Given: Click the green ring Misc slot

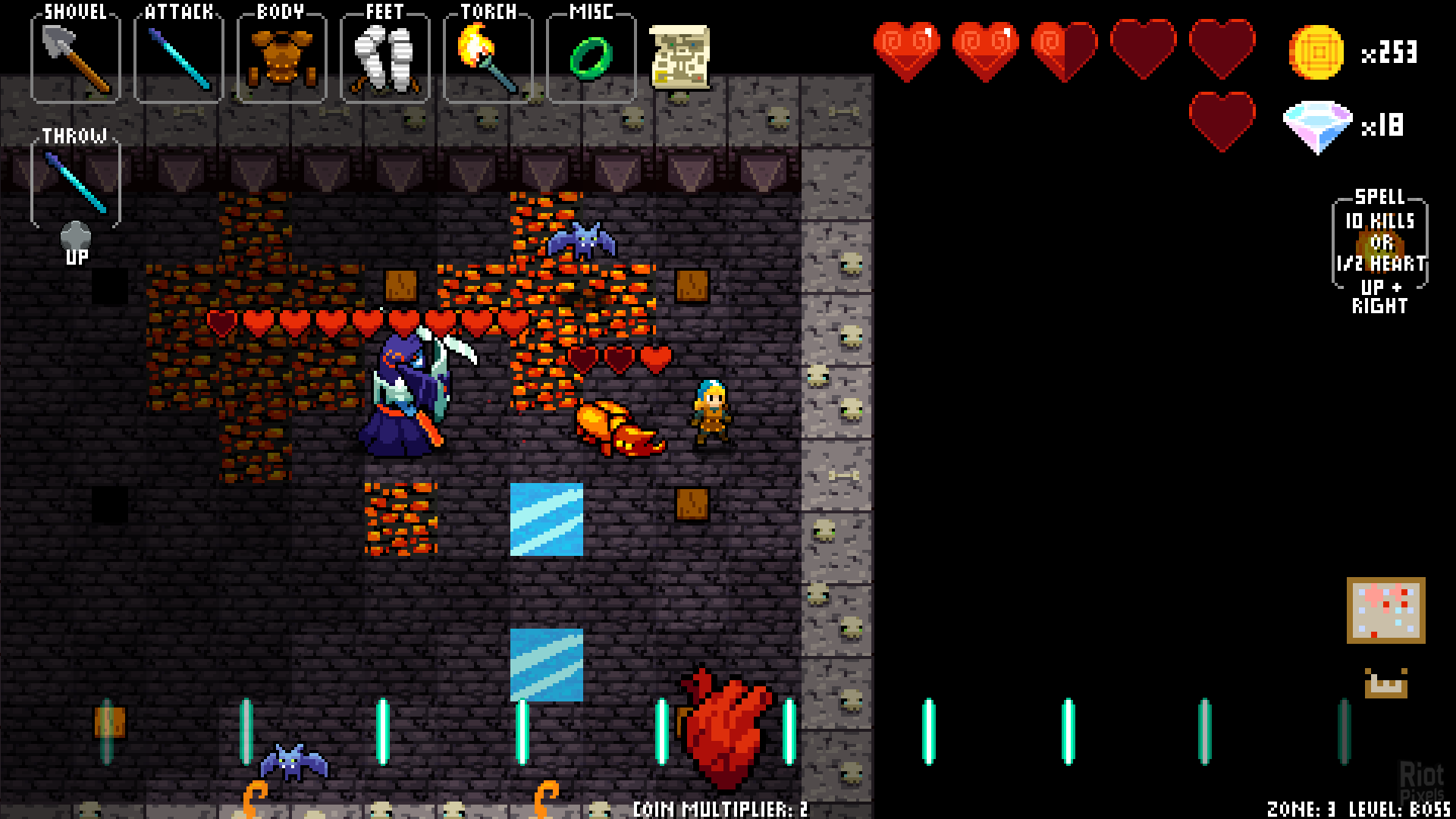Looking at the screenshot, I should point(591,59).
